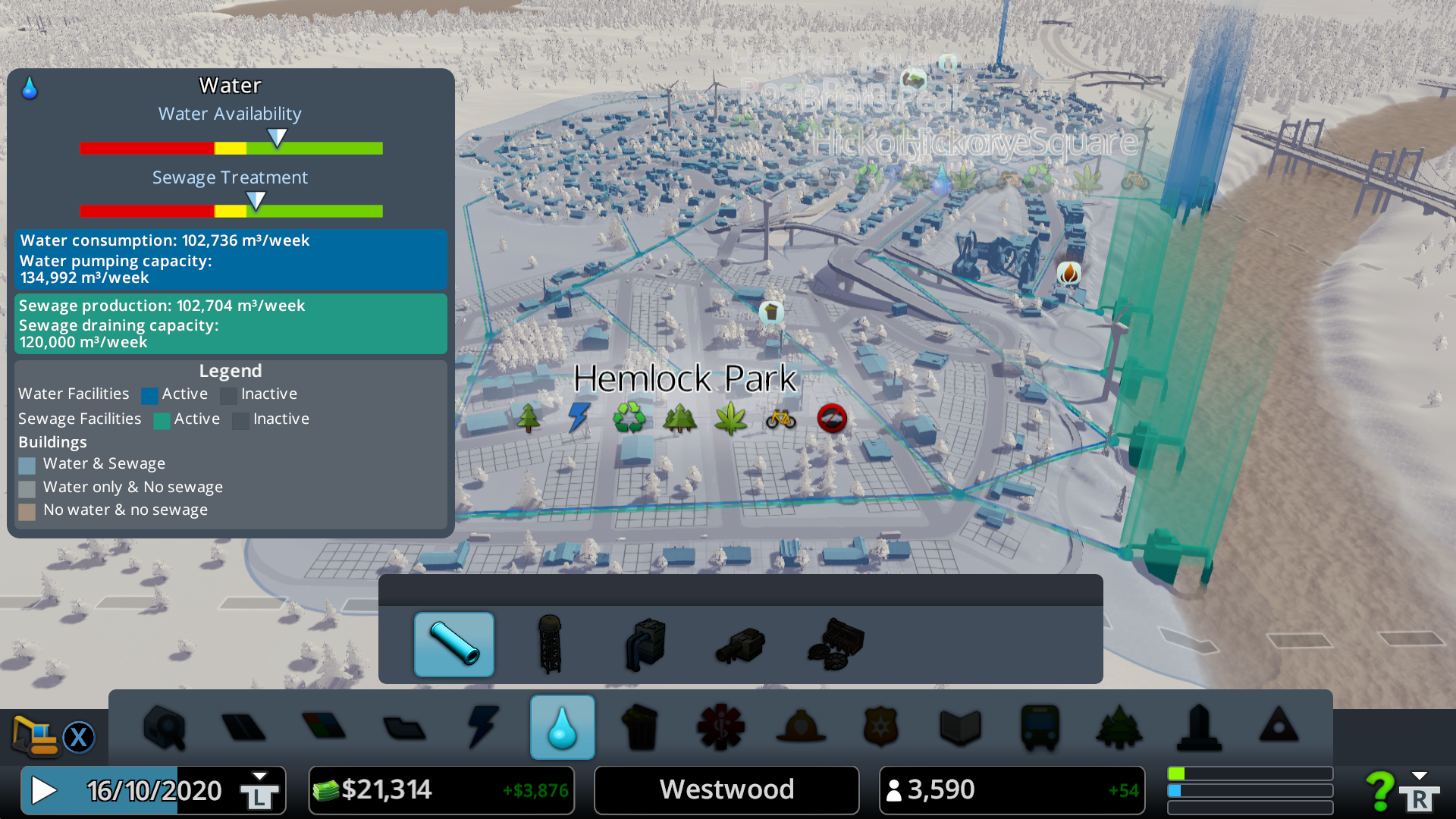Choose the water tower building

click(x=550, y=645)
